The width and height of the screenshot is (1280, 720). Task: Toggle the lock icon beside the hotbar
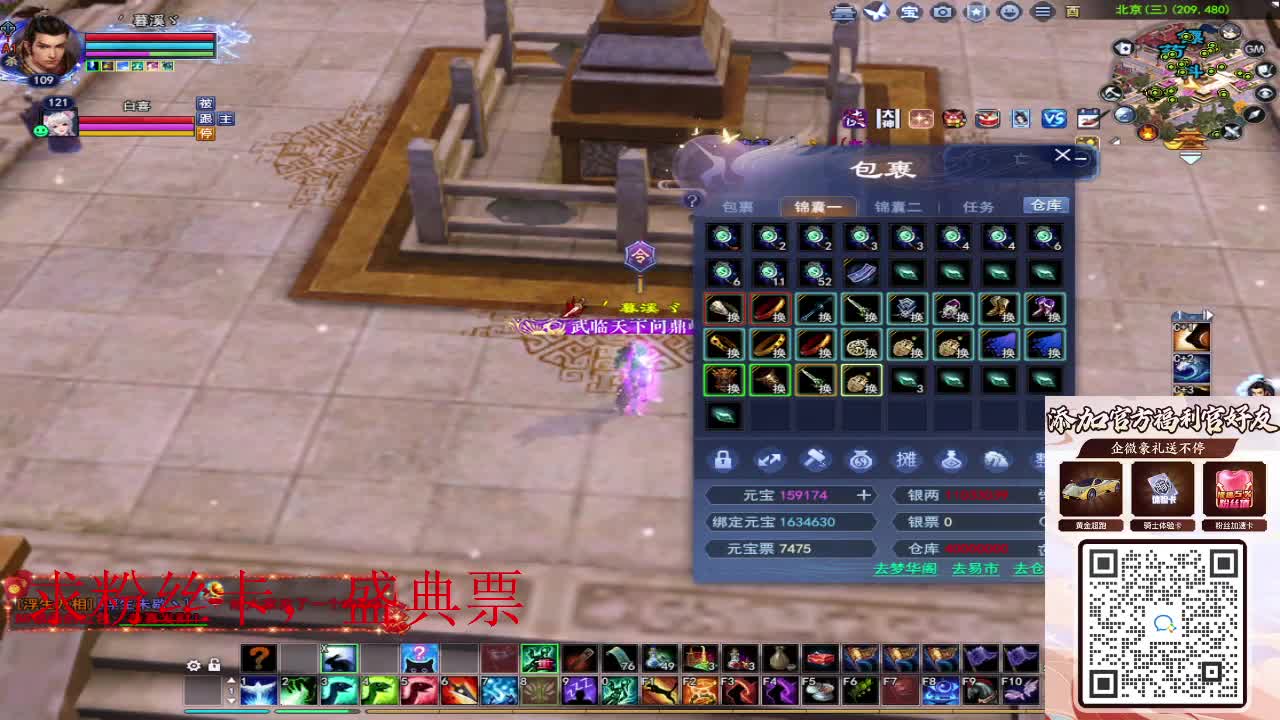[x=214, y=664]
